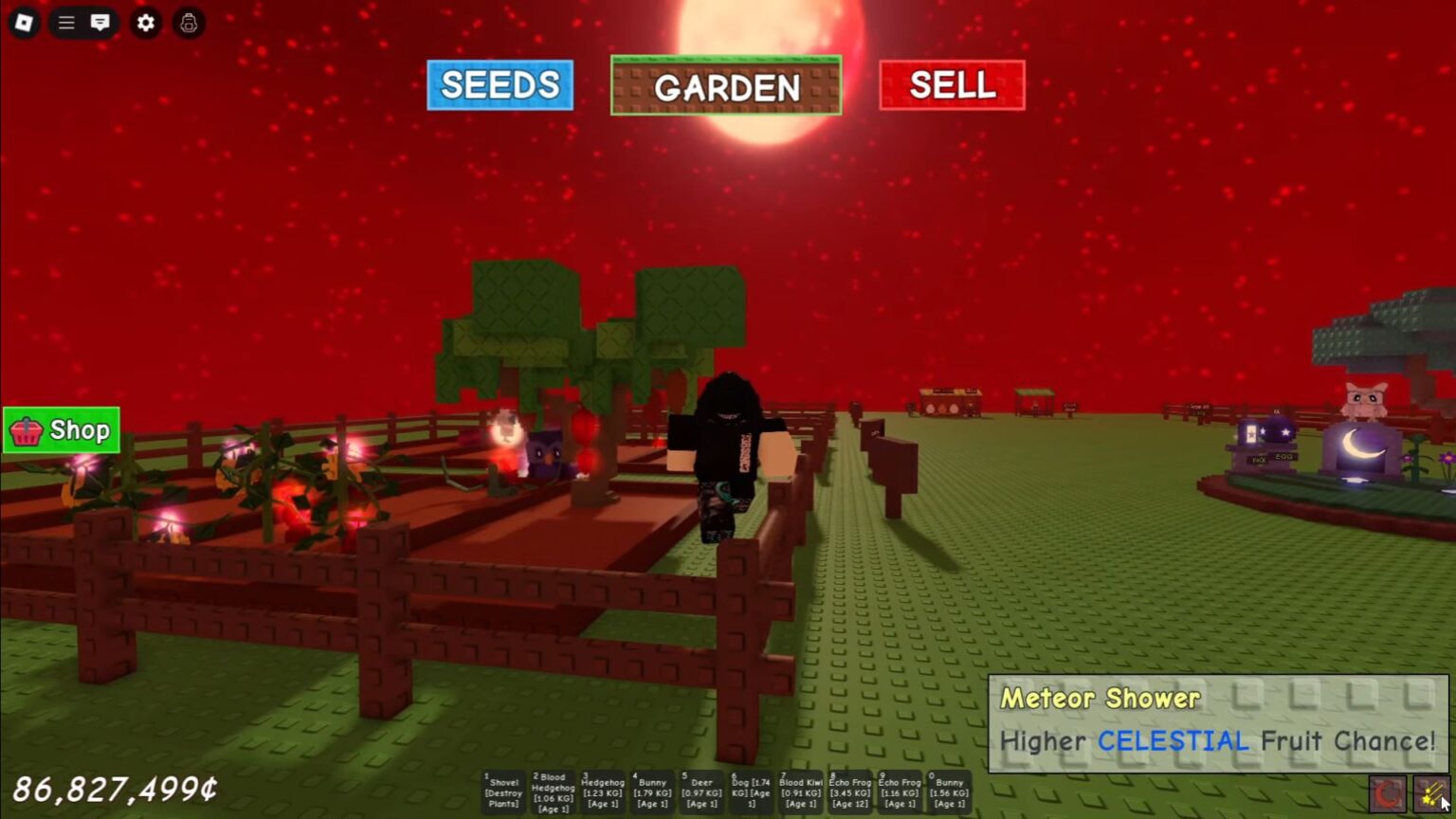Open the chat bubble icon
The width and height of the screenshot is (1456, 819).
100,23
